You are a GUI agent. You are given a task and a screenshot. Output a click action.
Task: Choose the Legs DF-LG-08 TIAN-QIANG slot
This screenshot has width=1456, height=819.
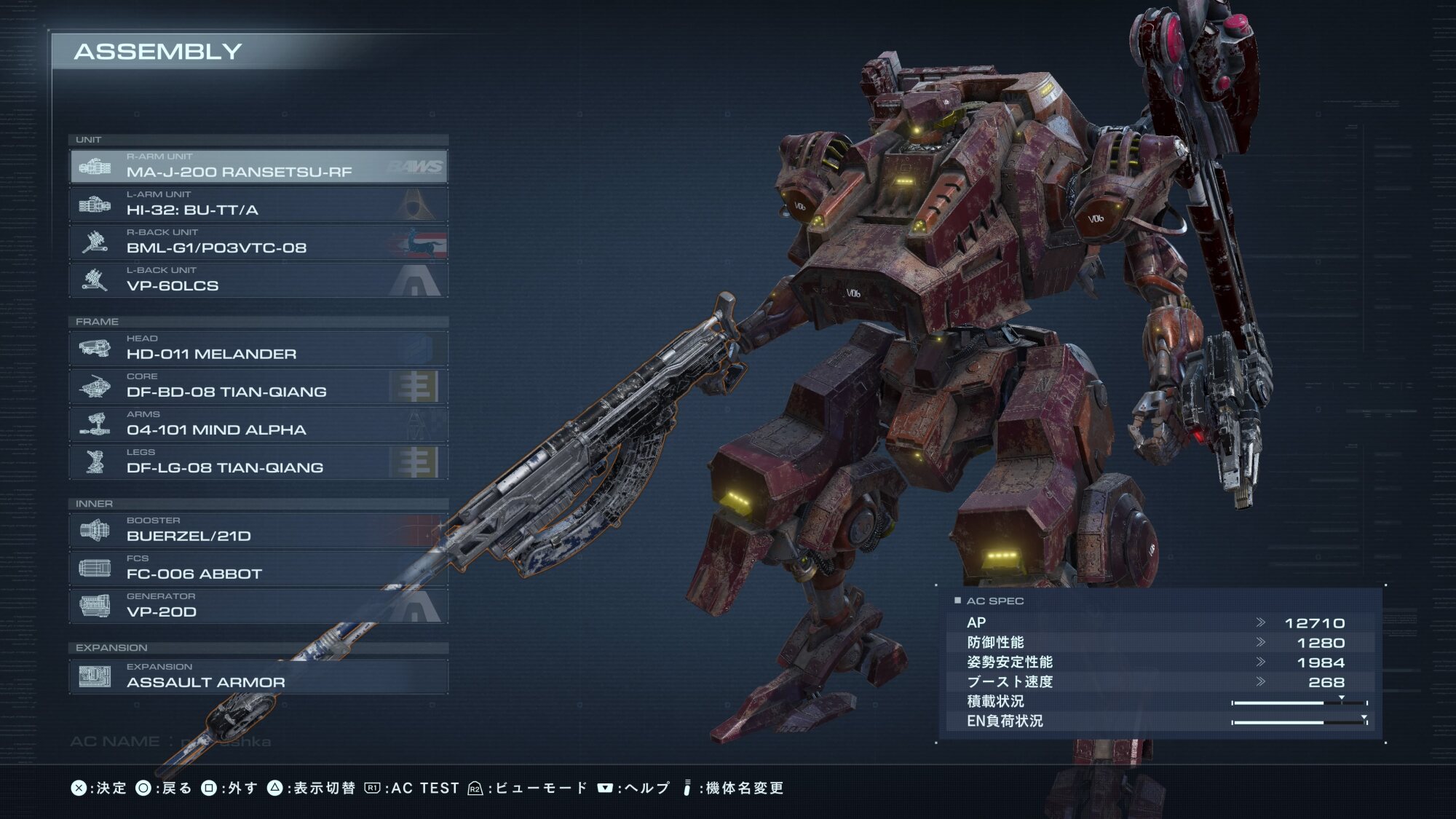(x=258, y=462)
